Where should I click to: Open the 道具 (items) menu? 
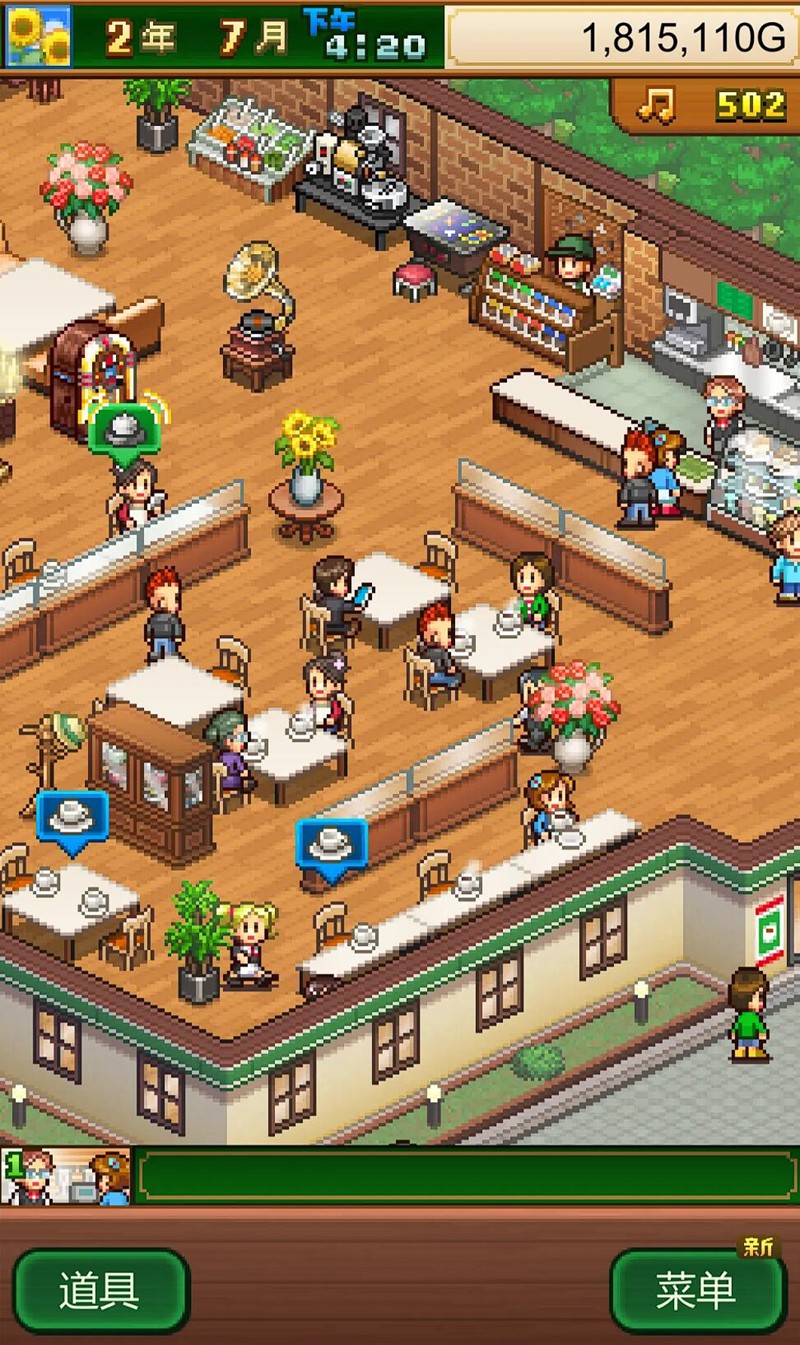[100, 1292]
